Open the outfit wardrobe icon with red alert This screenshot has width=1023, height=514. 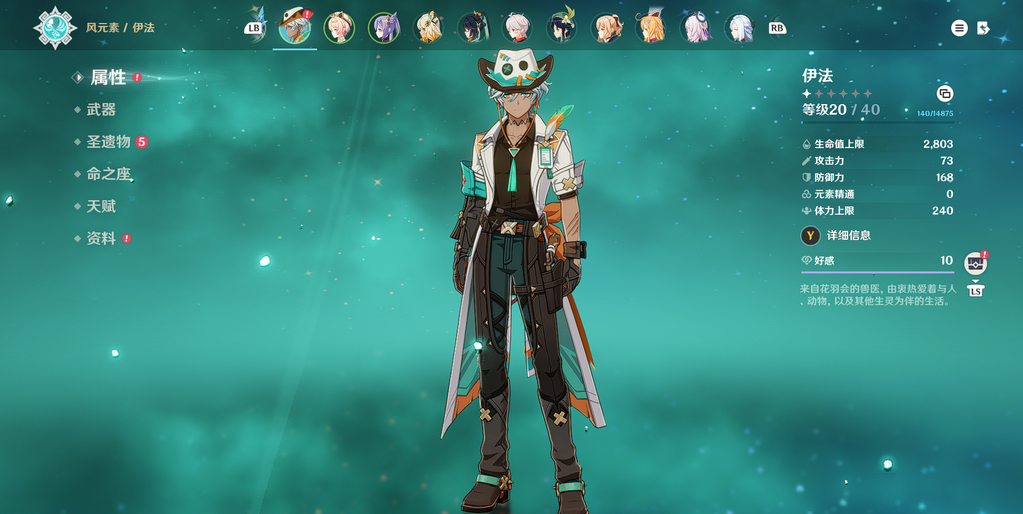(x=975, y=263)
